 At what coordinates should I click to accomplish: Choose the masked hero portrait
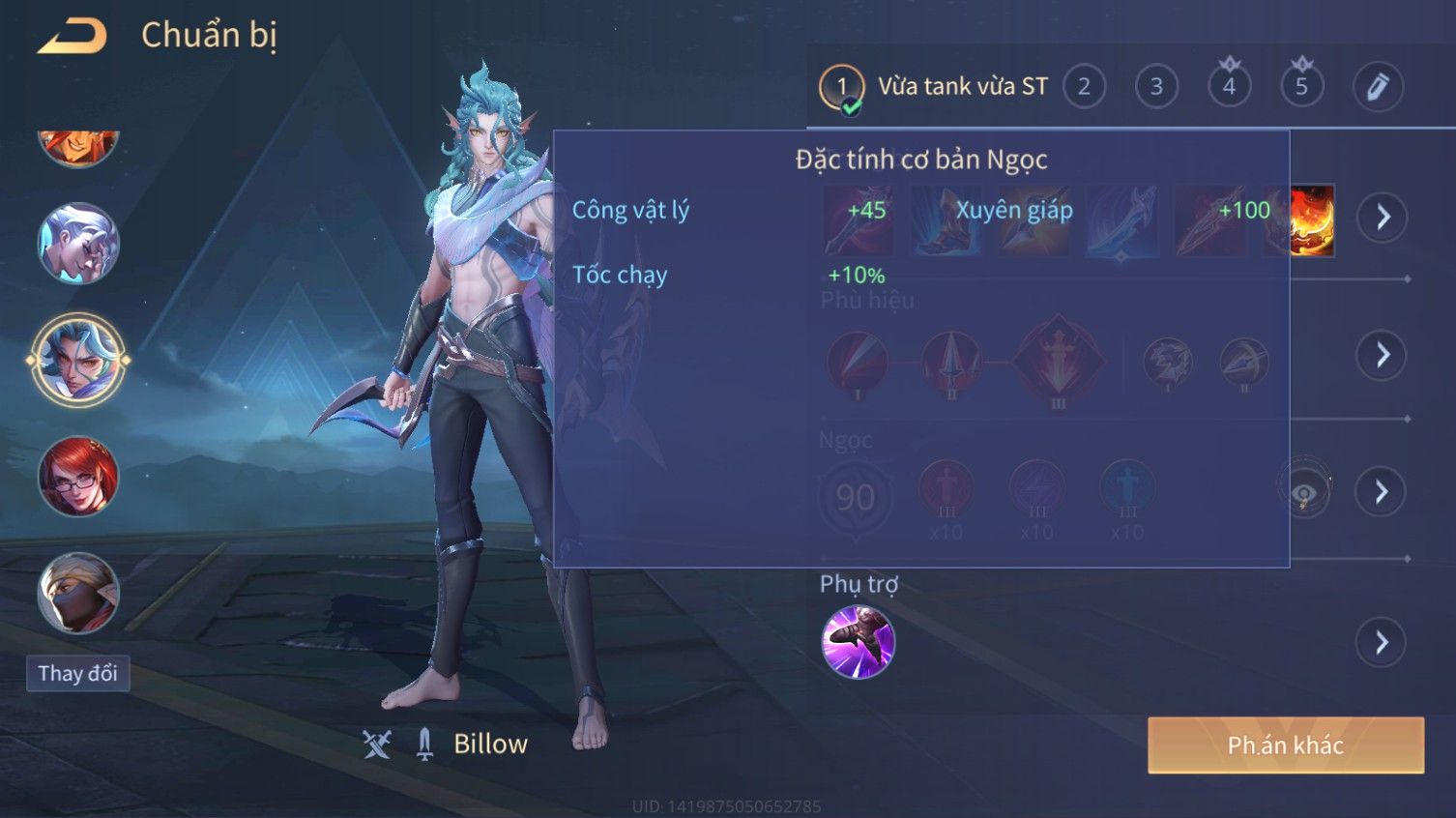pyautogui.click(x=78, y=593)
